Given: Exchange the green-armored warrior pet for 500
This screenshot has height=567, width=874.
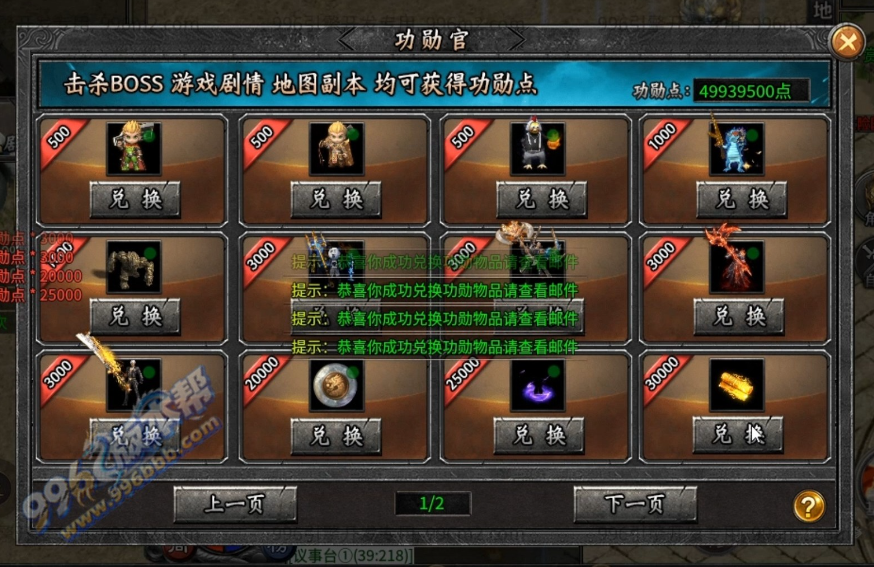Looking at the screenshot, I should [x=135, y=199].
